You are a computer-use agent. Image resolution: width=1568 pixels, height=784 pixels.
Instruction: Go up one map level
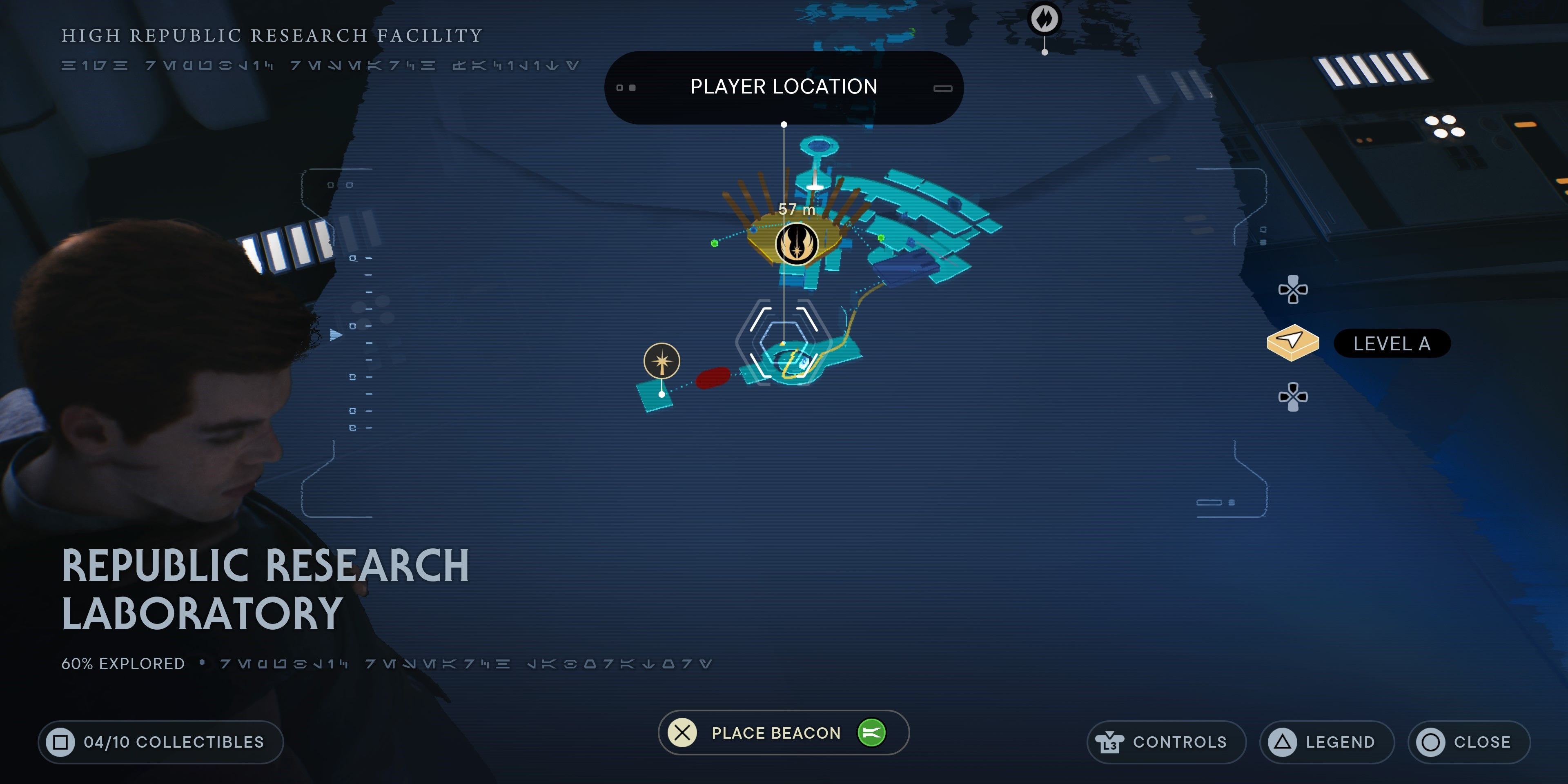(1293, 290)
